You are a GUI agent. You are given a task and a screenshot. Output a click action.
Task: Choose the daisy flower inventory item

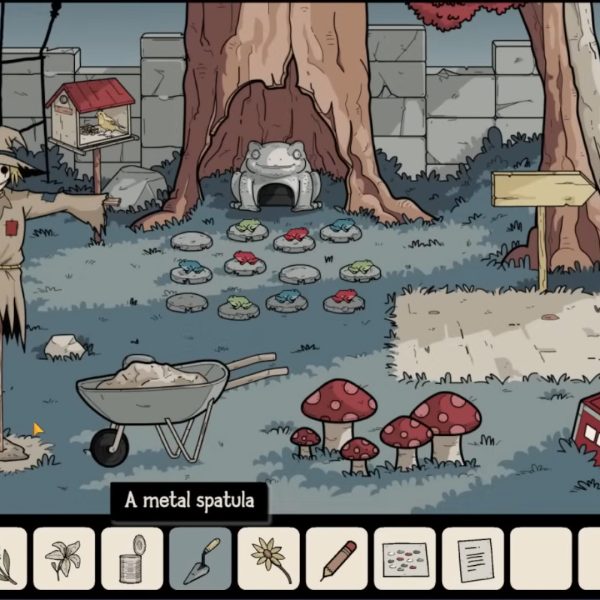(268, 558)
